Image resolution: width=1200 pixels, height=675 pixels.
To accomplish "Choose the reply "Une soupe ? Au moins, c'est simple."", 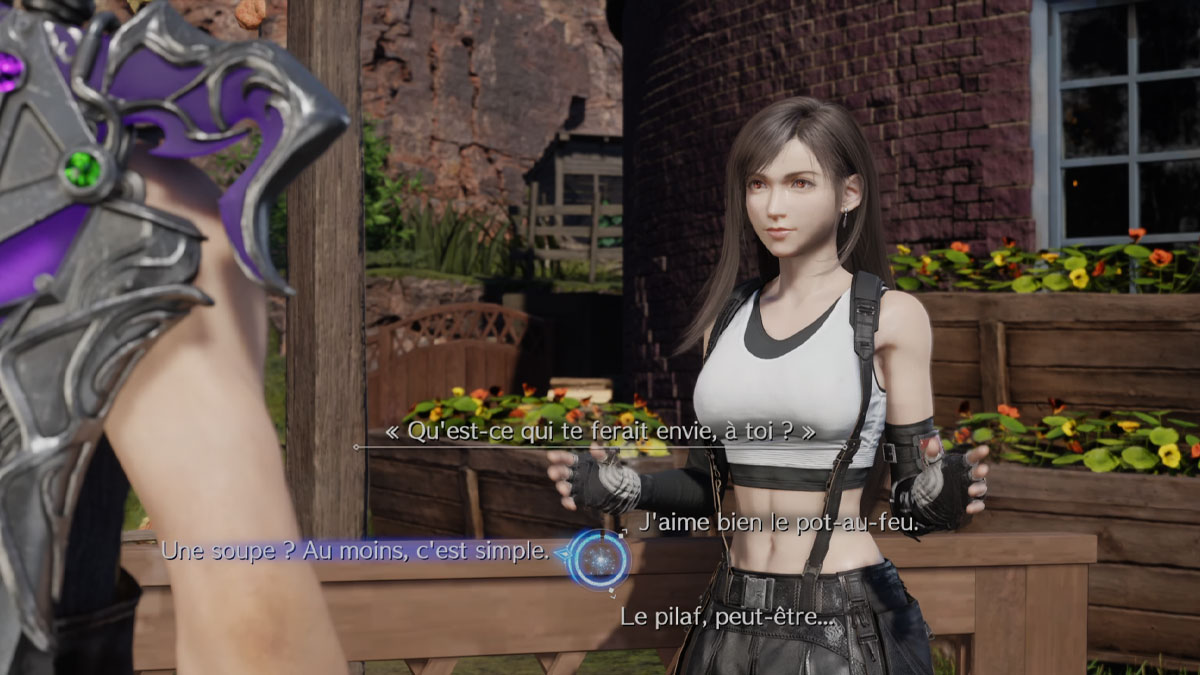I will pos(355,550).
